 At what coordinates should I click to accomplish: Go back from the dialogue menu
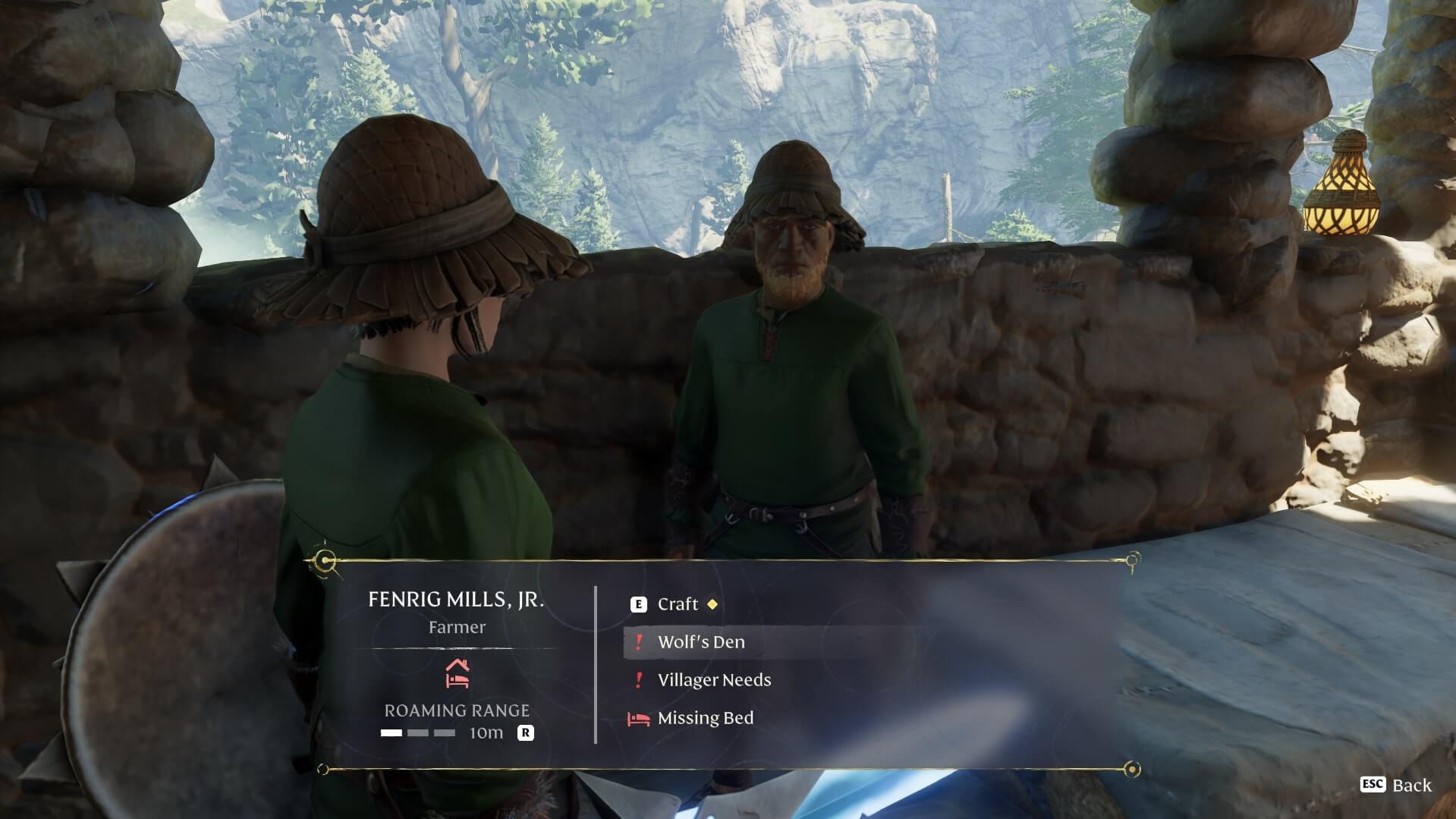click(1397, 785)
